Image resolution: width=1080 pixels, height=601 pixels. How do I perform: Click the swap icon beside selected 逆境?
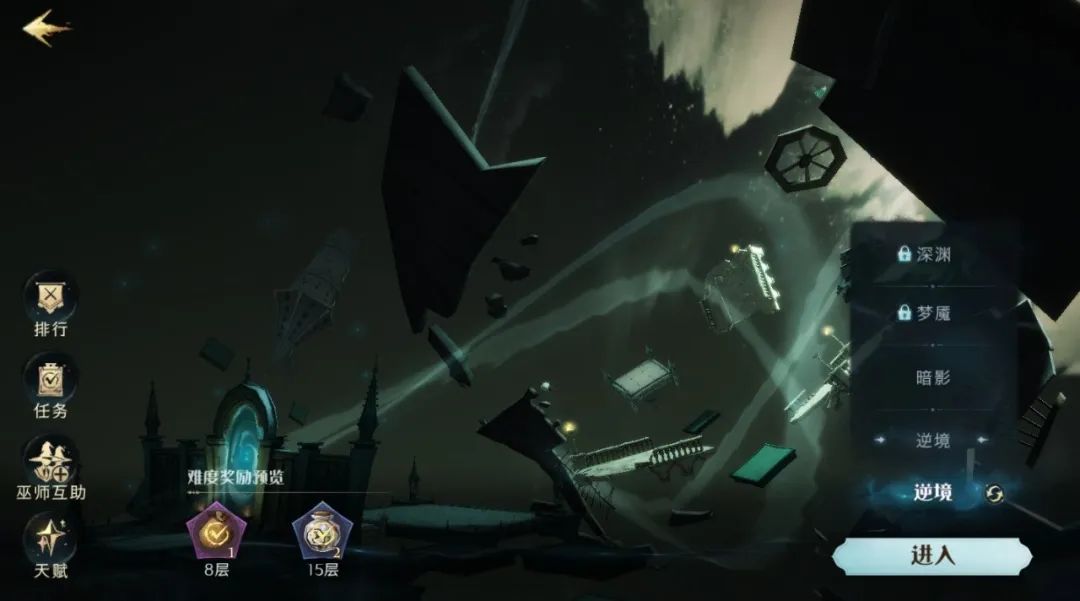pyautogui.click(x=994, y=493)
